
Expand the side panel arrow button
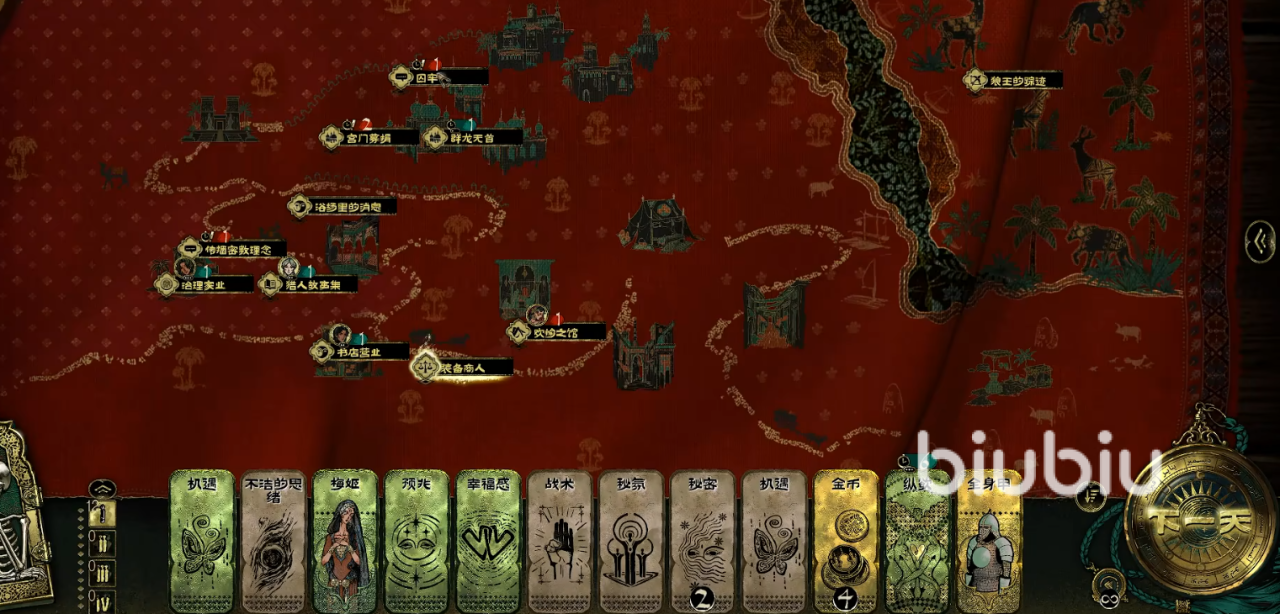coord(1260,241)
